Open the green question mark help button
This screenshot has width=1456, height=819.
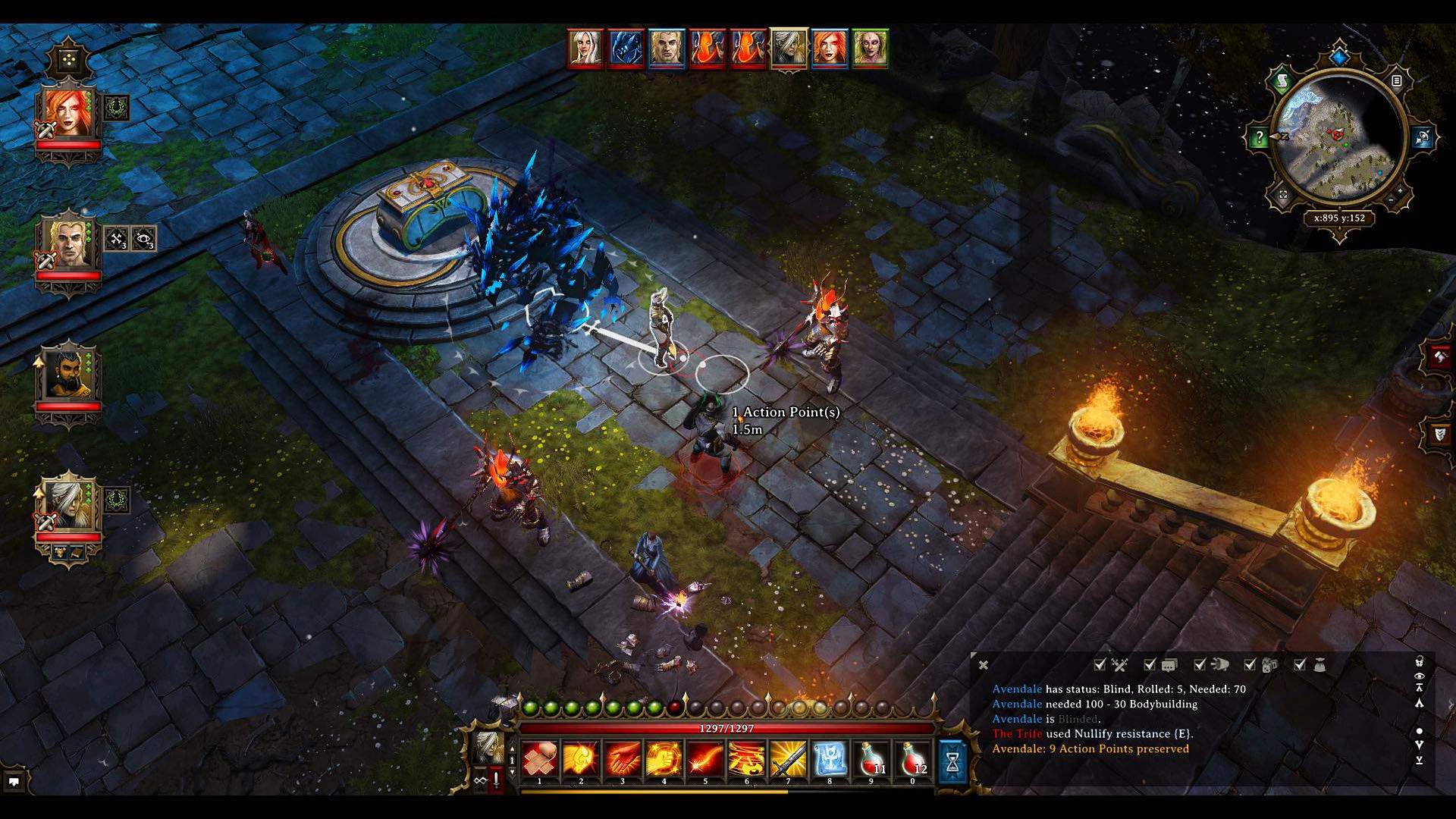(x=1259, y=137)
